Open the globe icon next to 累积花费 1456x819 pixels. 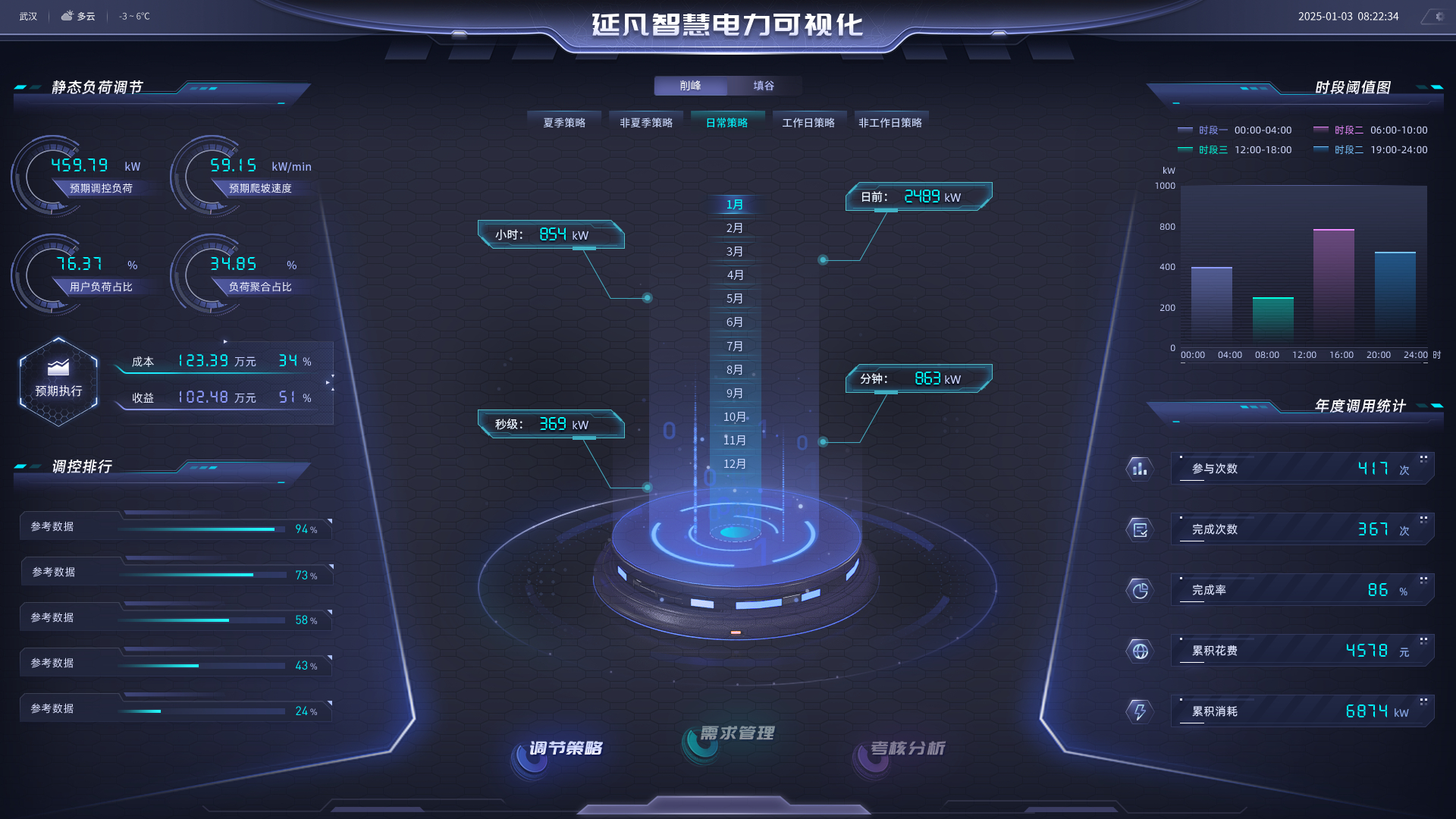(x=1140, y=651)
